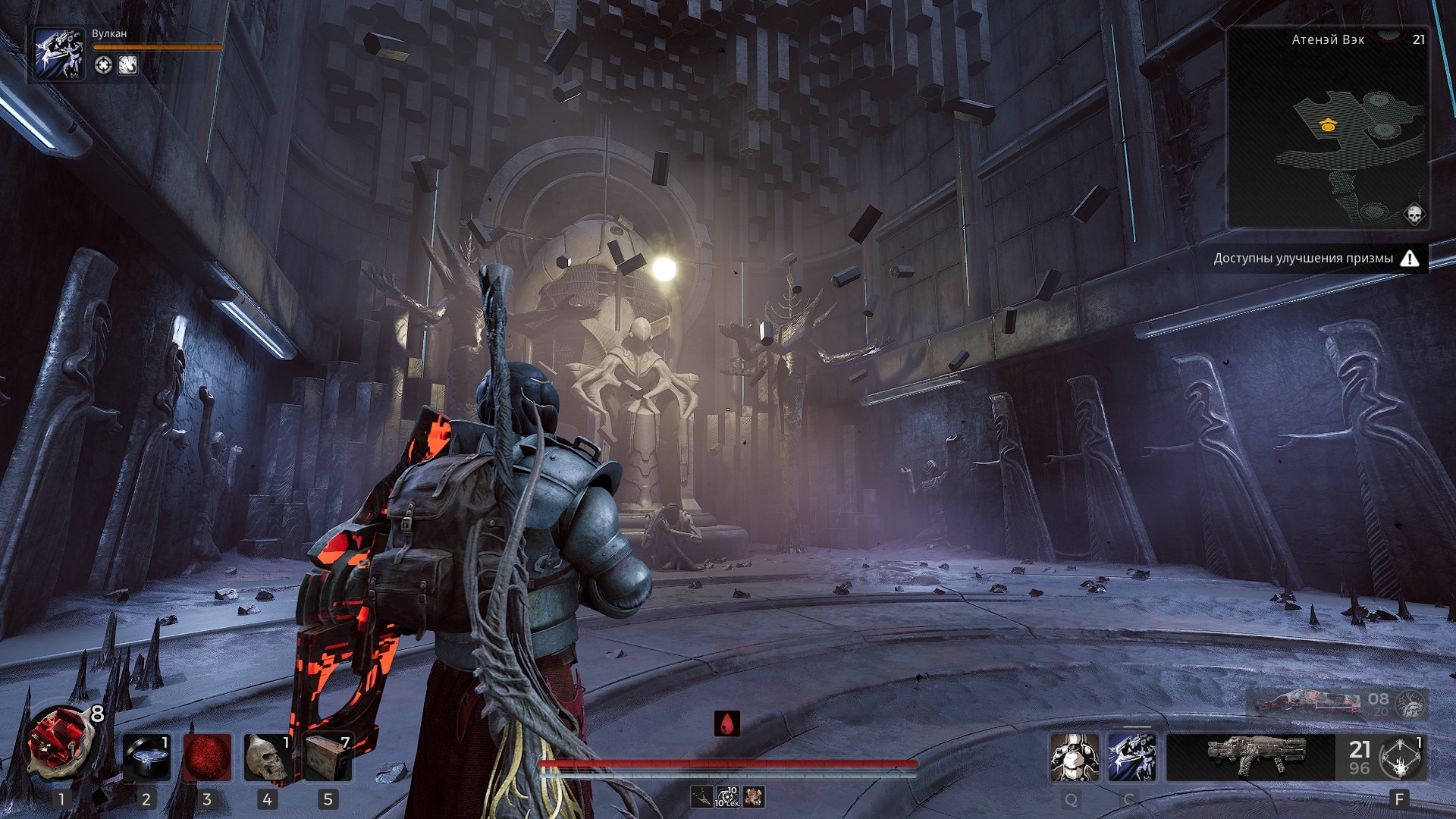Click the skull marker on the minimap
Viewport: 1456px width, 819px height.
point(1414,213)
